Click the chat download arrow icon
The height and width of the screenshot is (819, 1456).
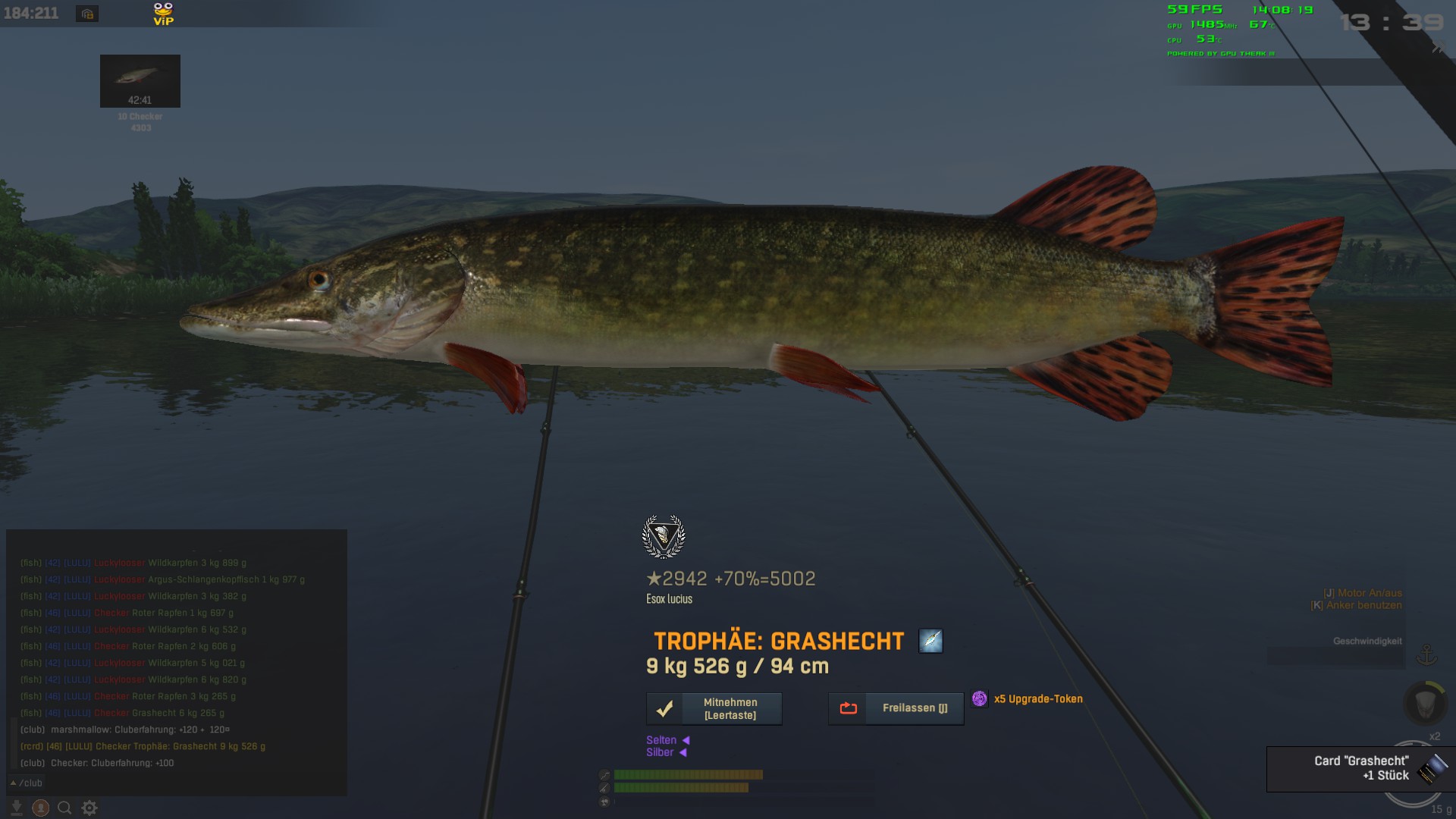17,808
